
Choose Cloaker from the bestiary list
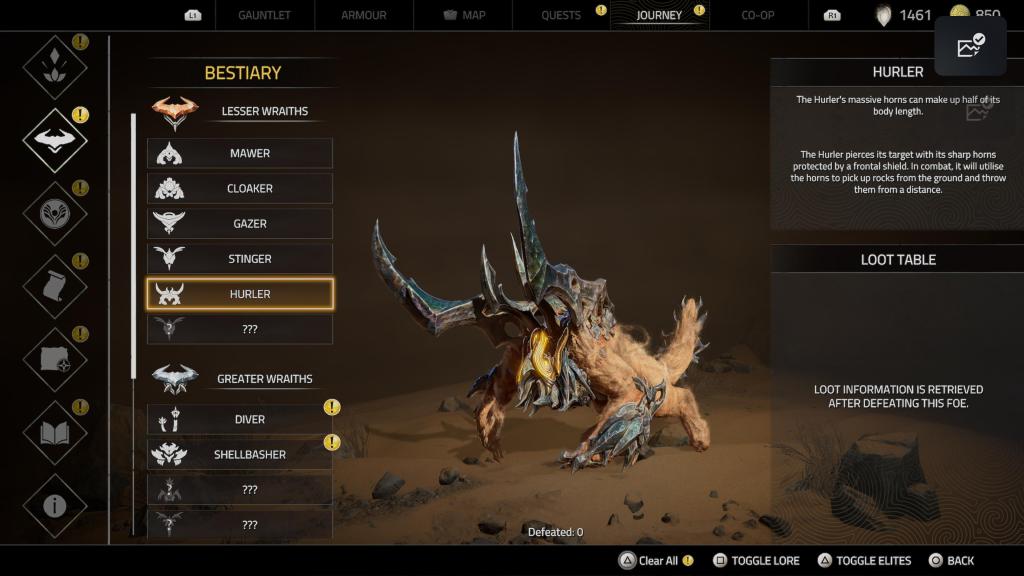click(240, 188)
